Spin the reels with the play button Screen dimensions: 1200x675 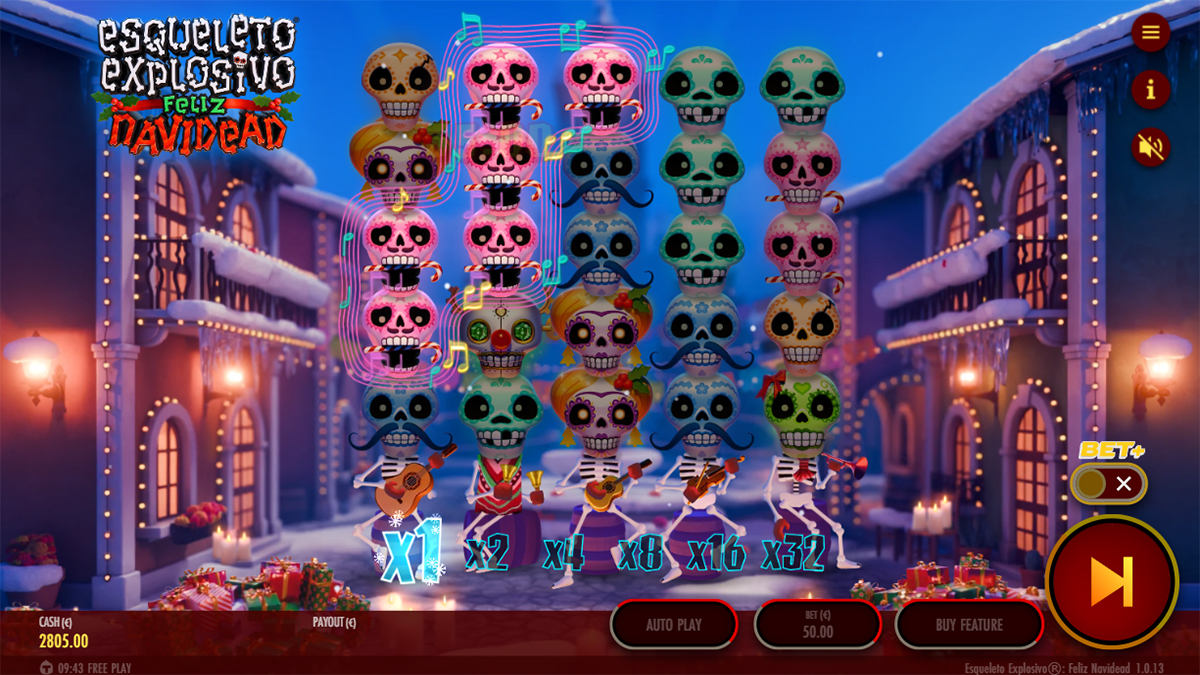coord(1111,582)
